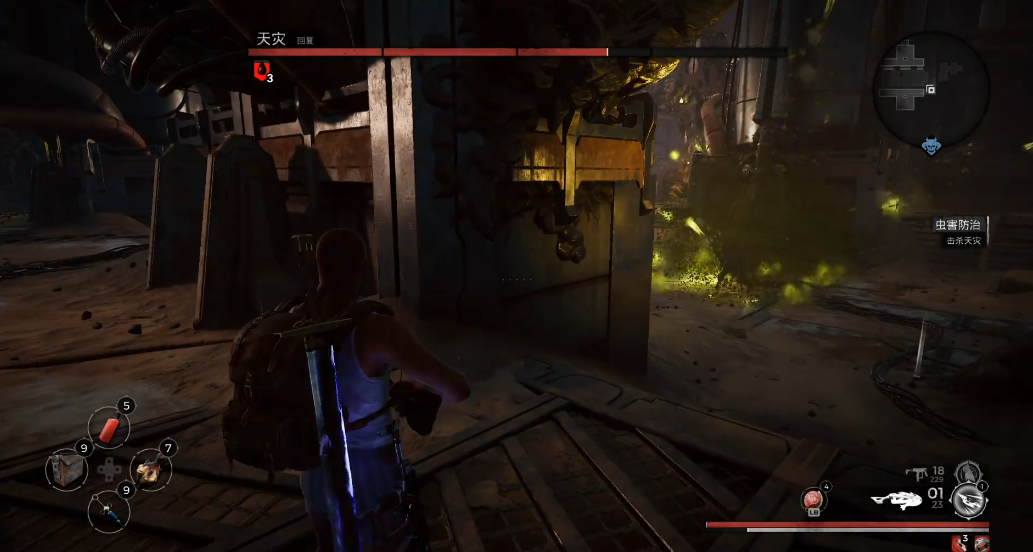Select the dimmed upper weapon mod icon
The width and height of the screenshot is (1033, 552).
[965, 472]
